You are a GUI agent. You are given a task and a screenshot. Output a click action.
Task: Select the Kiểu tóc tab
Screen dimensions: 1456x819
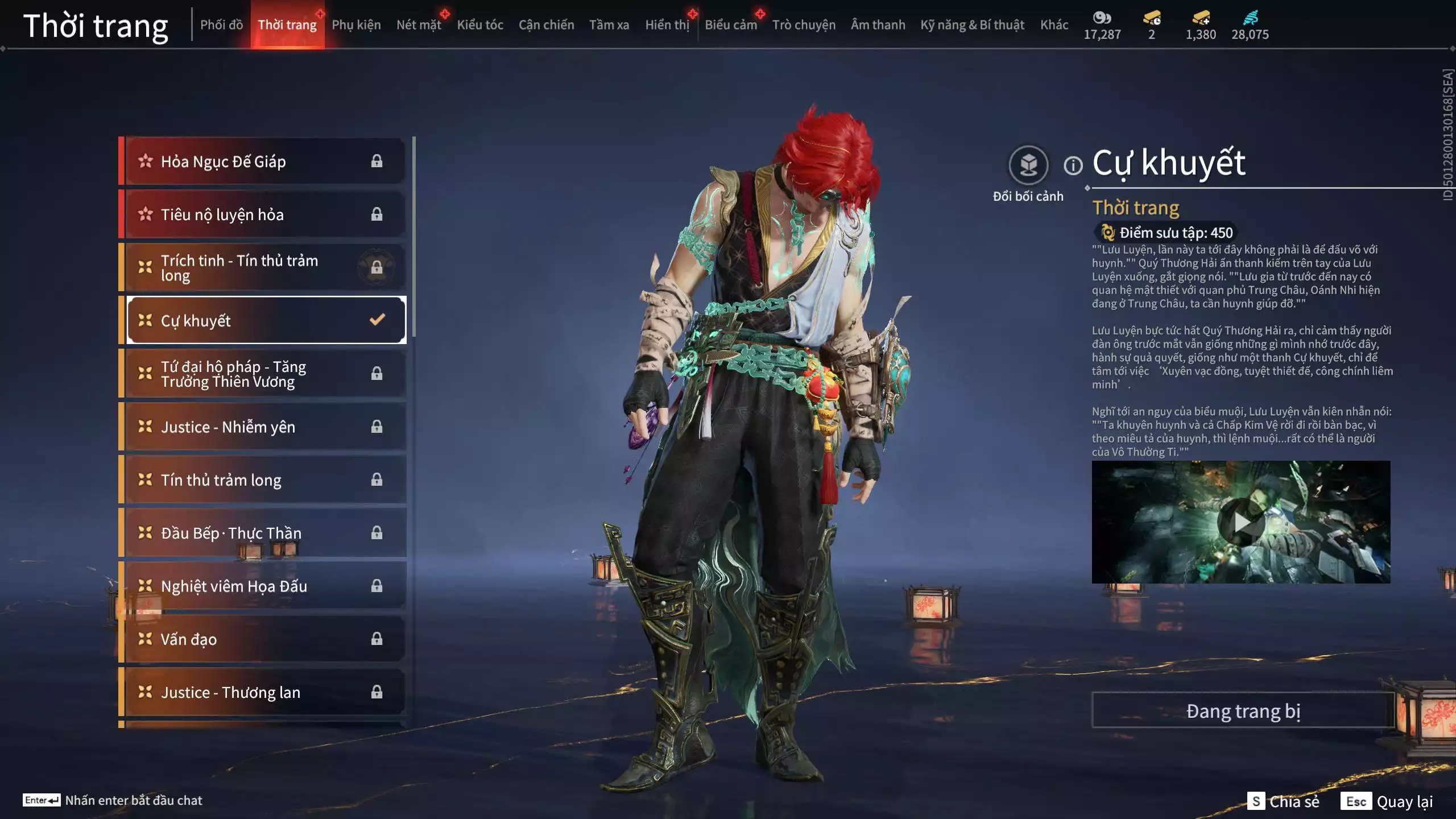(x=480, y=25)
